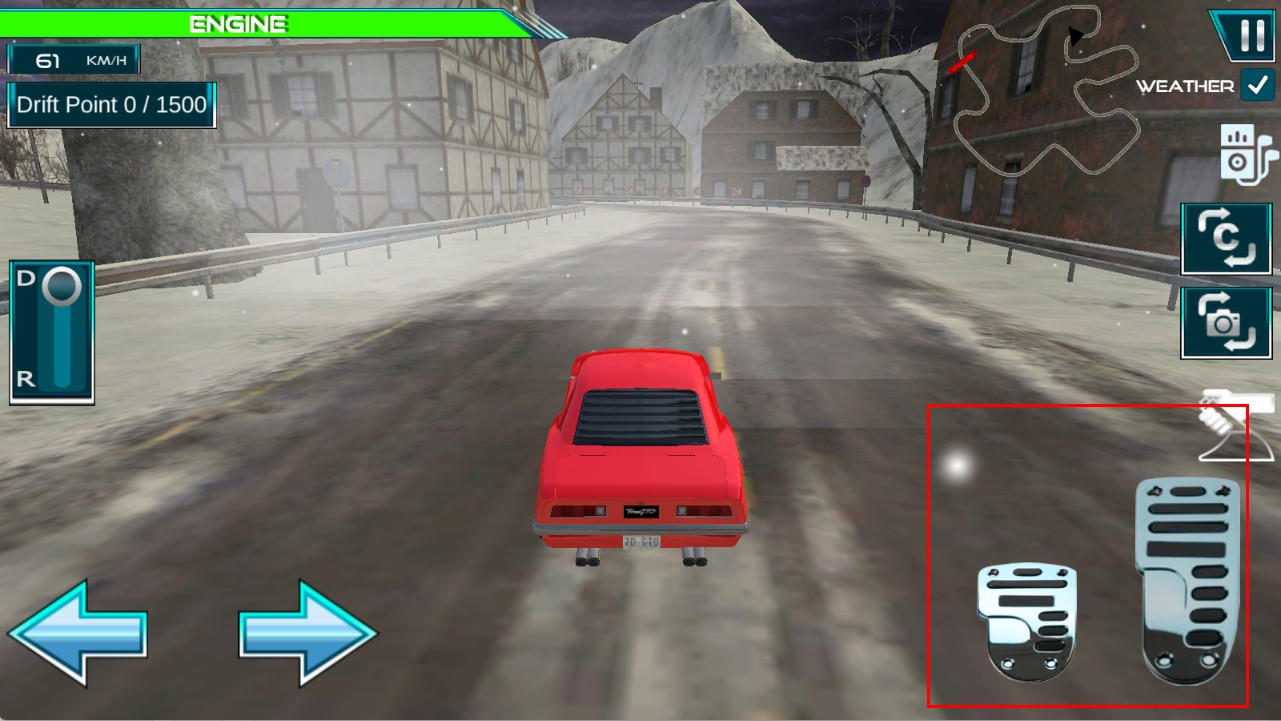Steer left with the left arrow
The width and height of the screenshot is (1281, 721).
[78, 633]
